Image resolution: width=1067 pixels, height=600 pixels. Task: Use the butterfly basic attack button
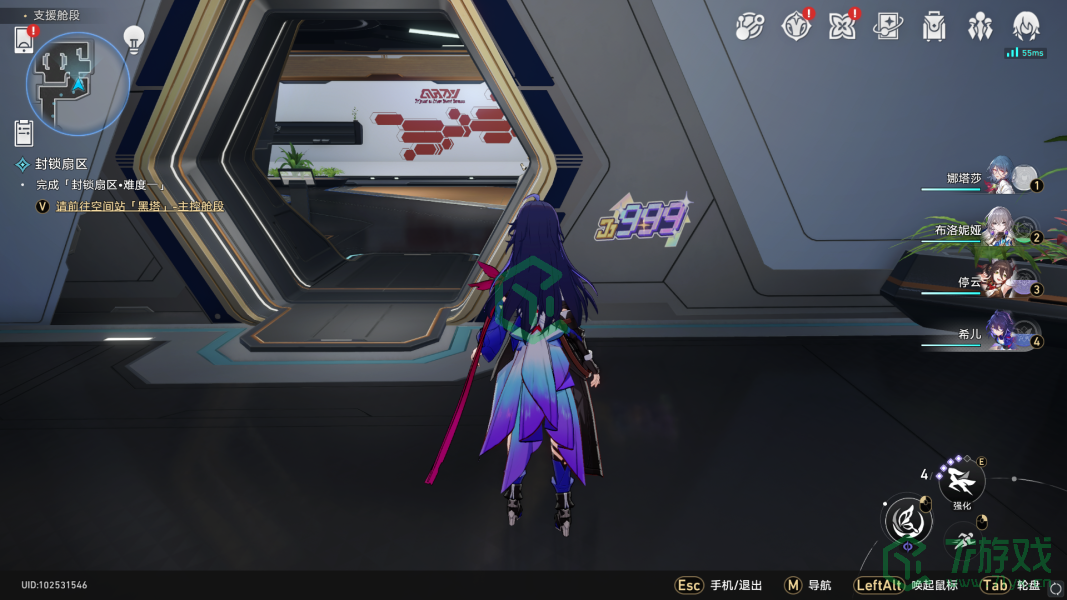(908, 521)
